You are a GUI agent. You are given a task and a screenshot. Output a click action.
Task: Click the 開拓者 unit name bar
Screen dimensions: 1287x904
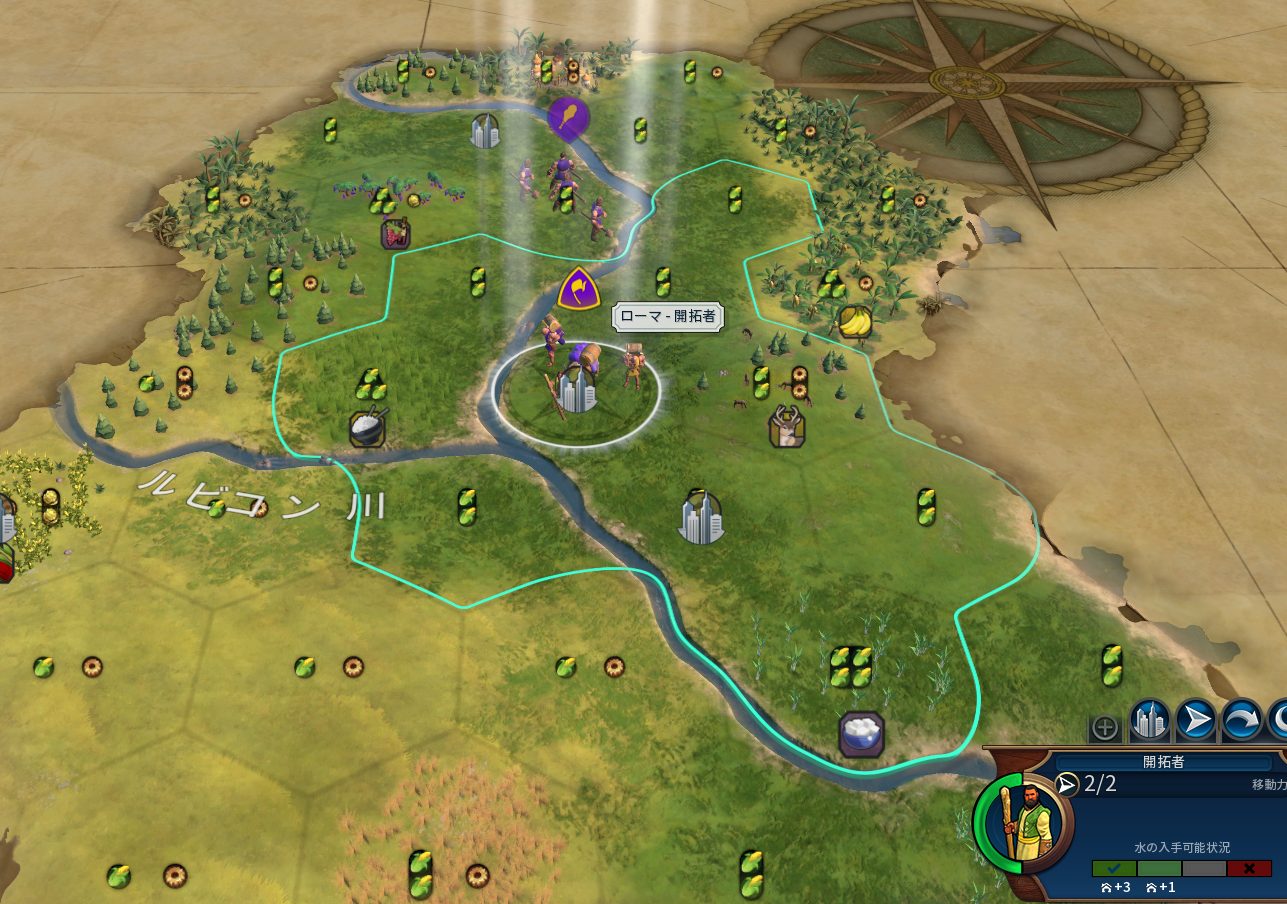click(1163, 762)
